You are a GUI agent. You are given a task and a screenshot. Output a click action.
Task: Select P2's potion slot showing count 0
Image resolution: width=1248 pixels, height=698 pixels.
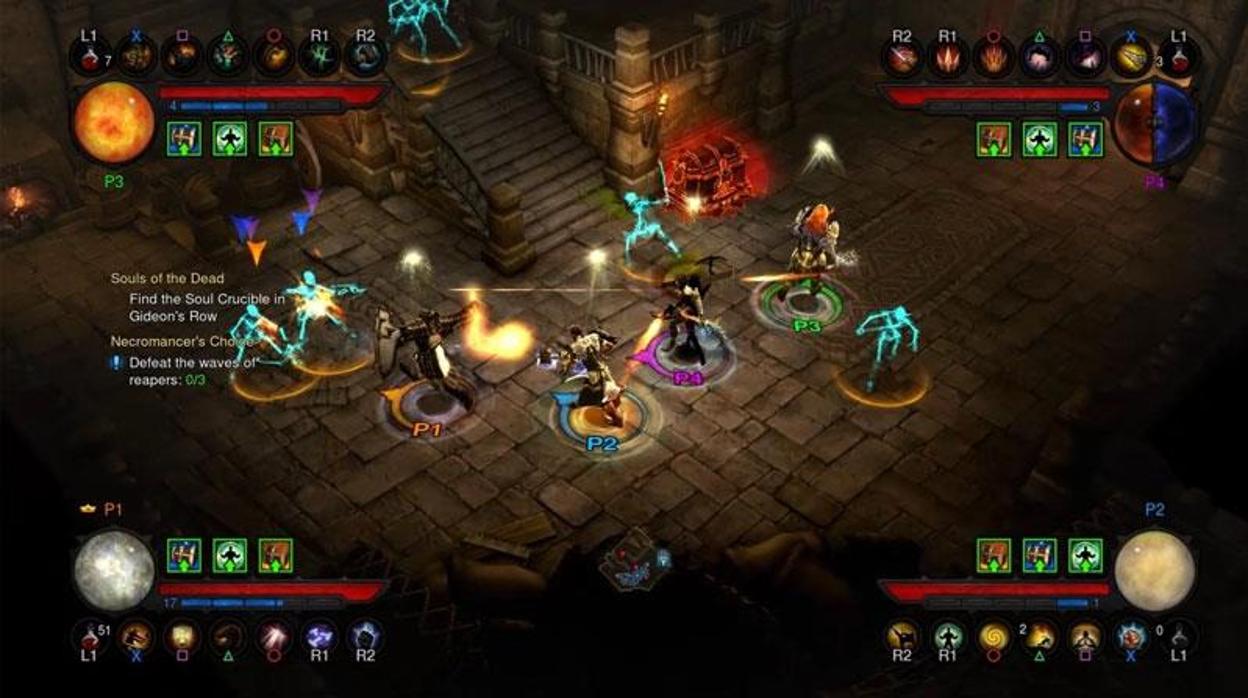point(1180,636)
